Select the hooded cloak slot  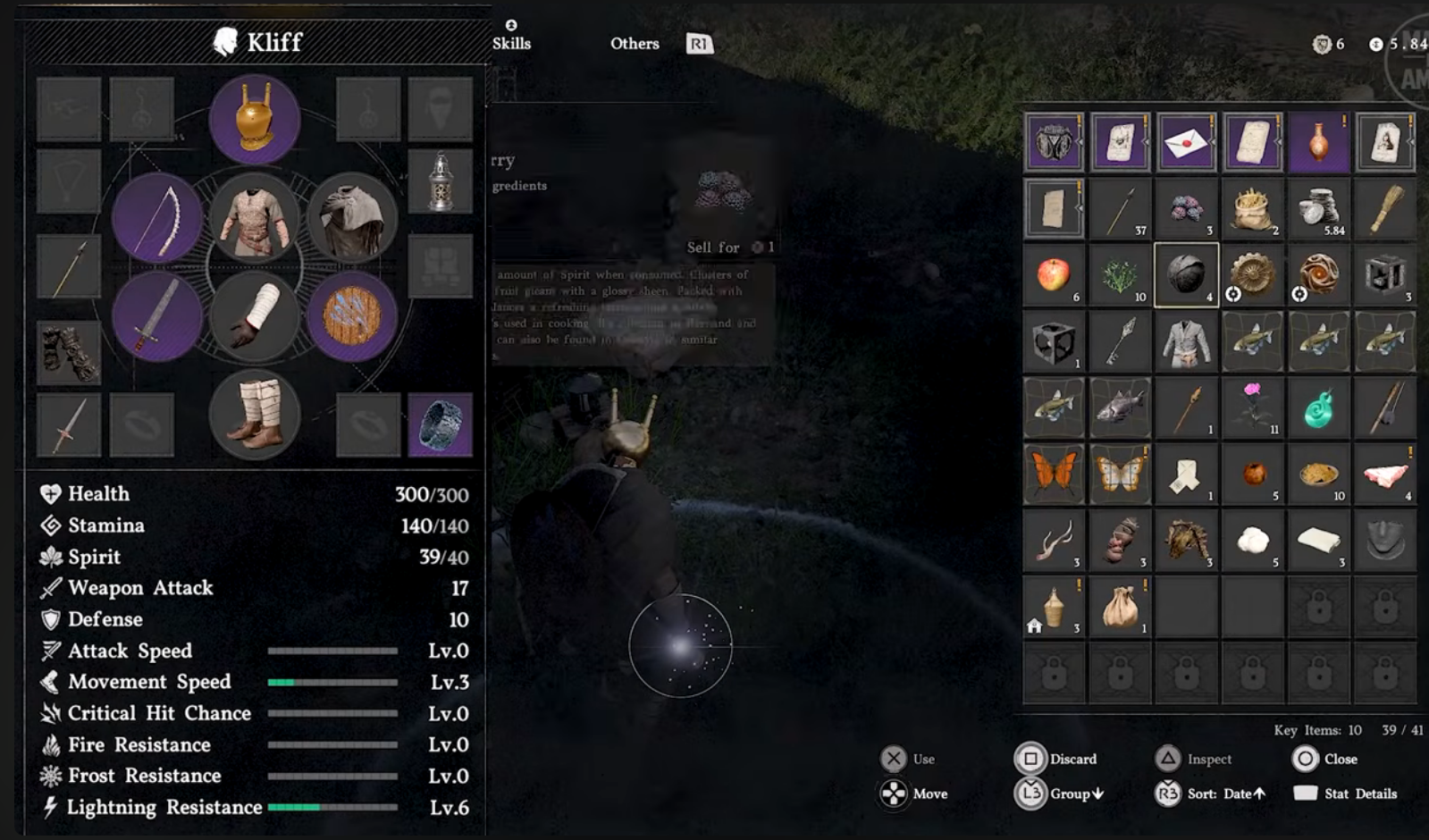click(352, 218)
